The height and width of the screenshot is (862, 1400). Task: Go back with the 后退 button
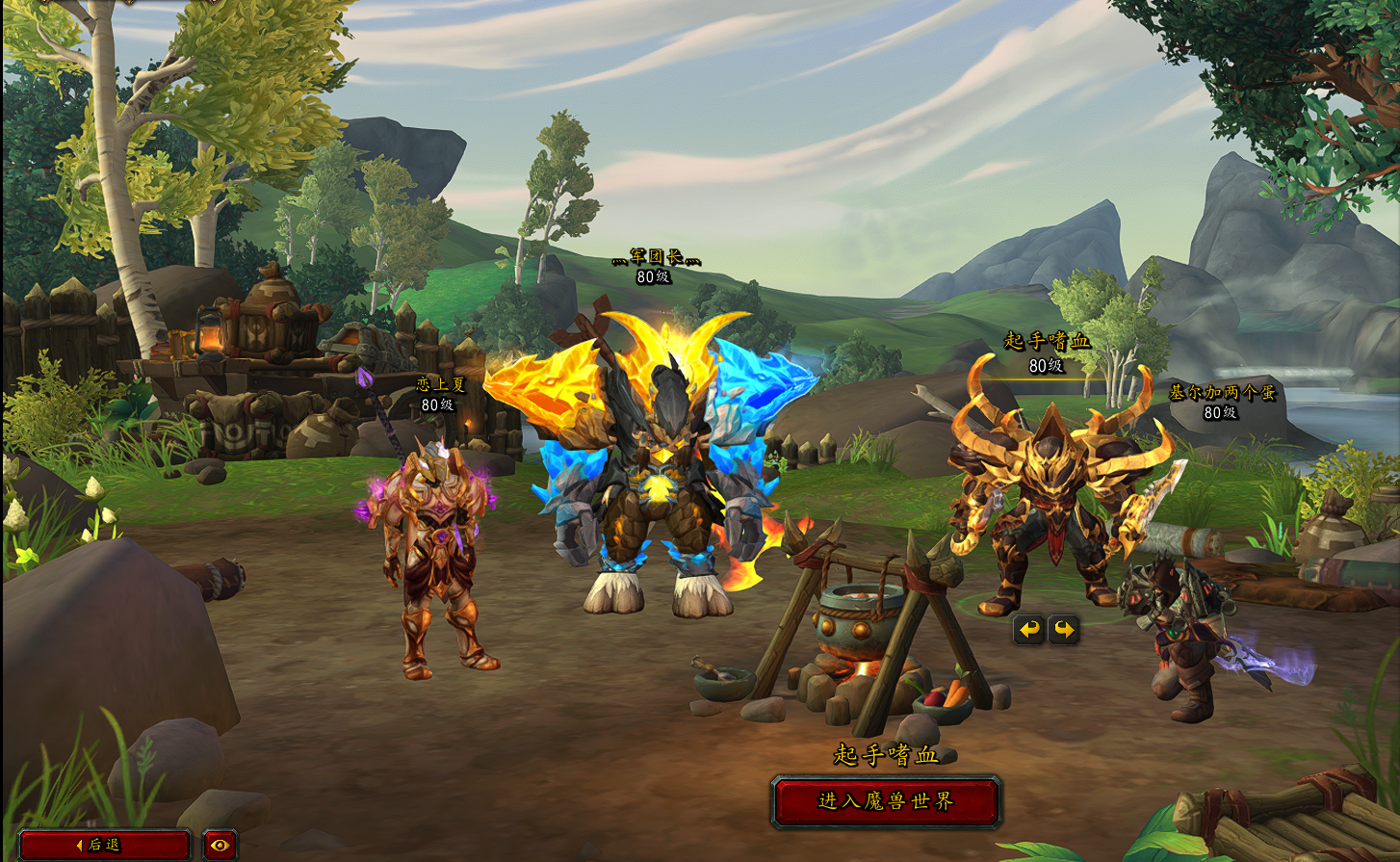click(104, 845)
